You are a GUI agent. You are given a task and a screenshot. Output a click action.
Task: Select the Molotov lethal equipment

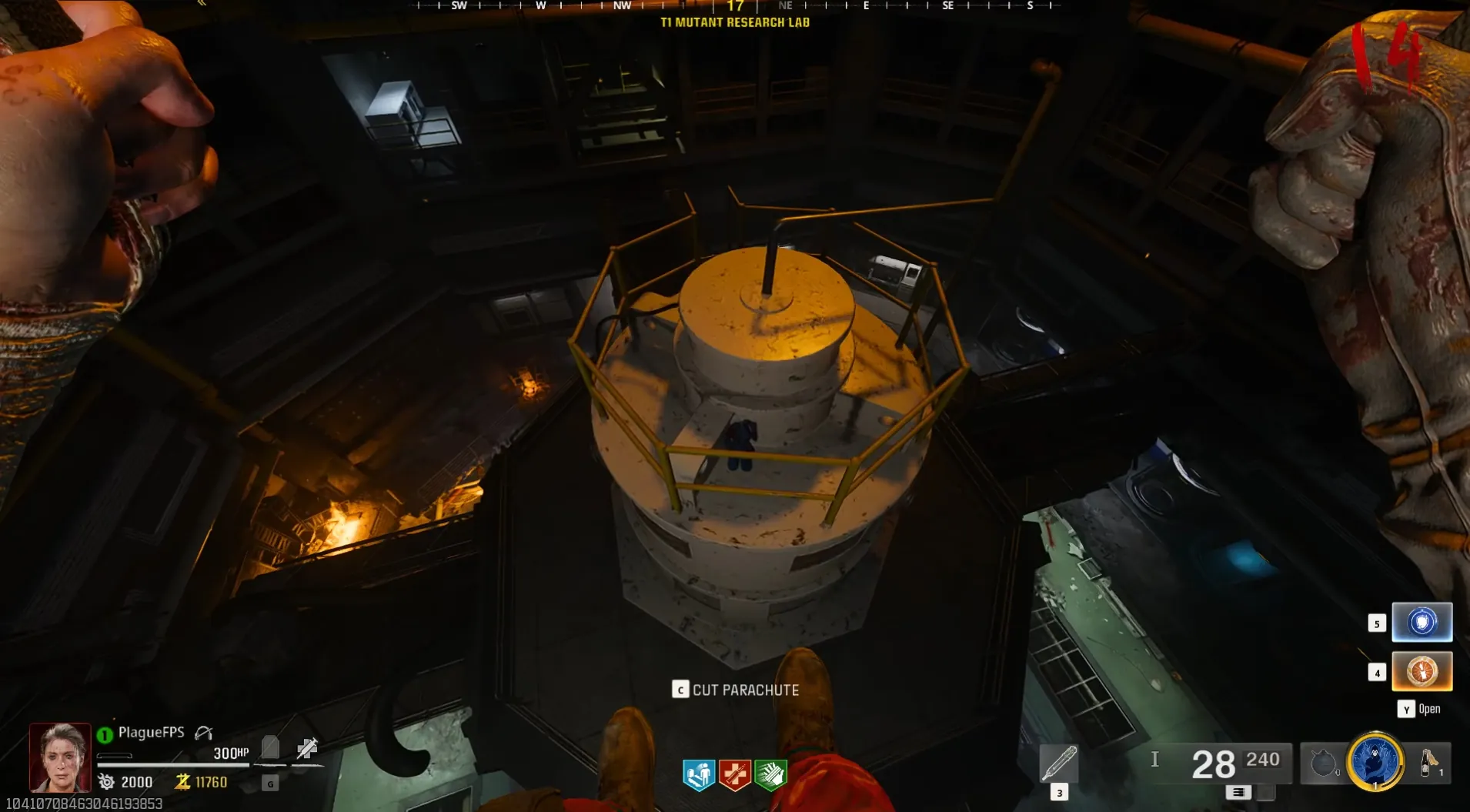[1429, 763]
